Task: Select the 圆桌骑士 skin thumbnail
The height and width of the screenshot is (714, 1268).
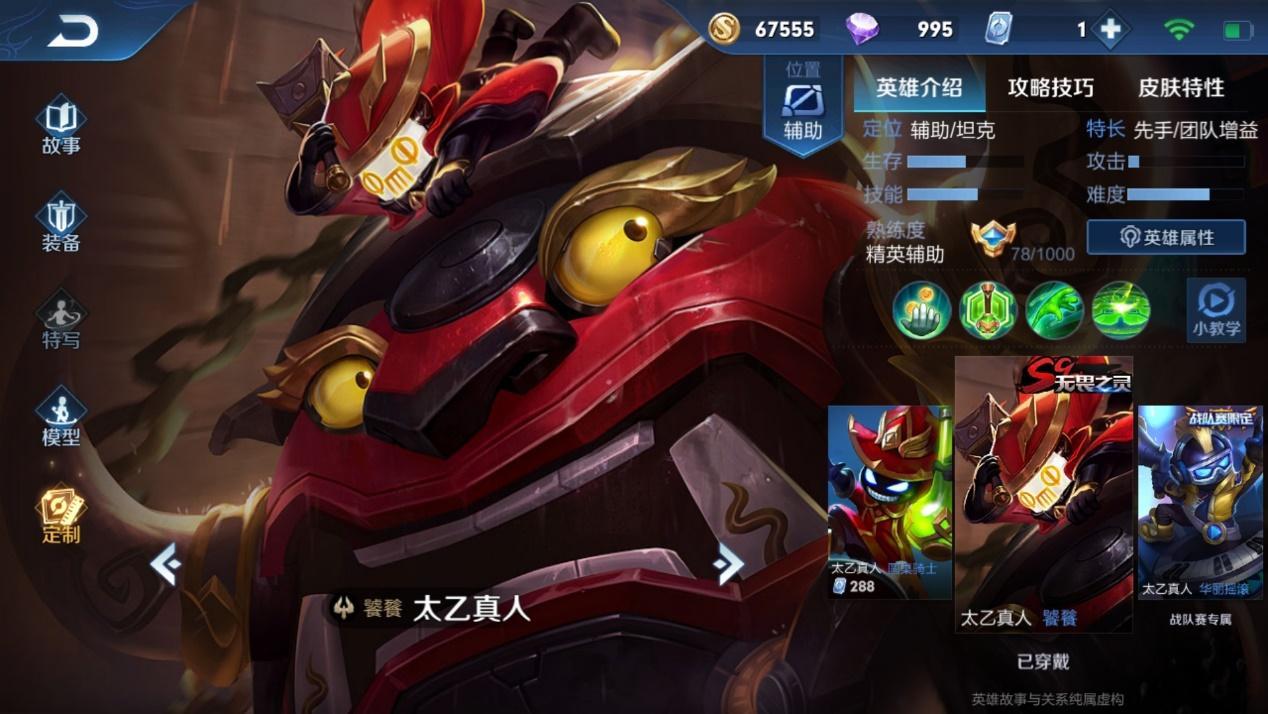Action: [889, 500]
